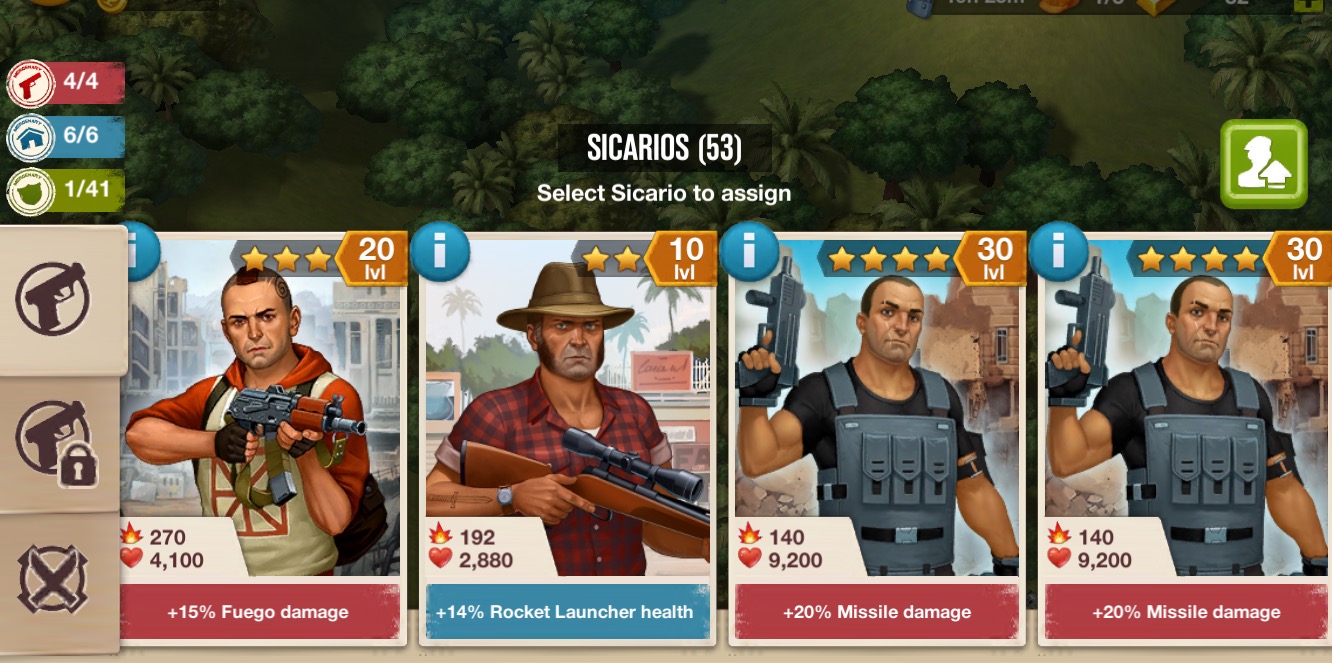Screen dimensions: 1332x663
Task: Open the locked pistol tab
Action: 55,443
